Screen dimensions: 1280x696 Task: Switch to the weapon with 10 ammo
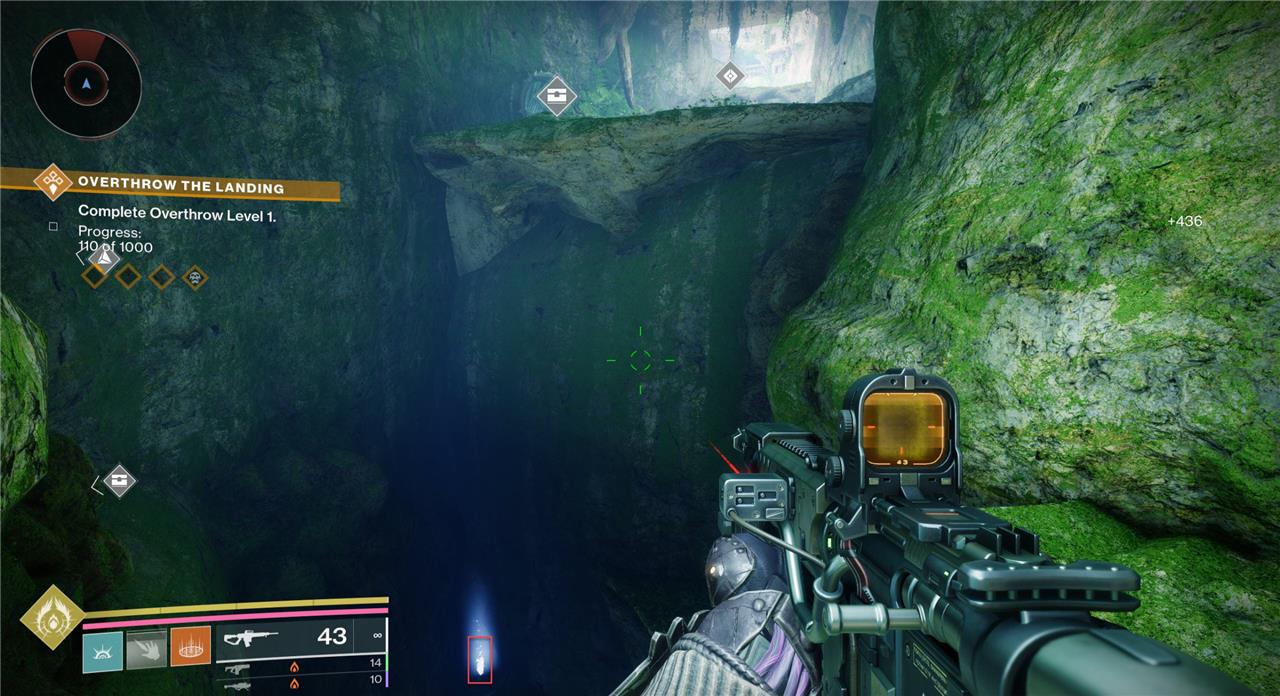pyautogui.click(x=300, y=681)
